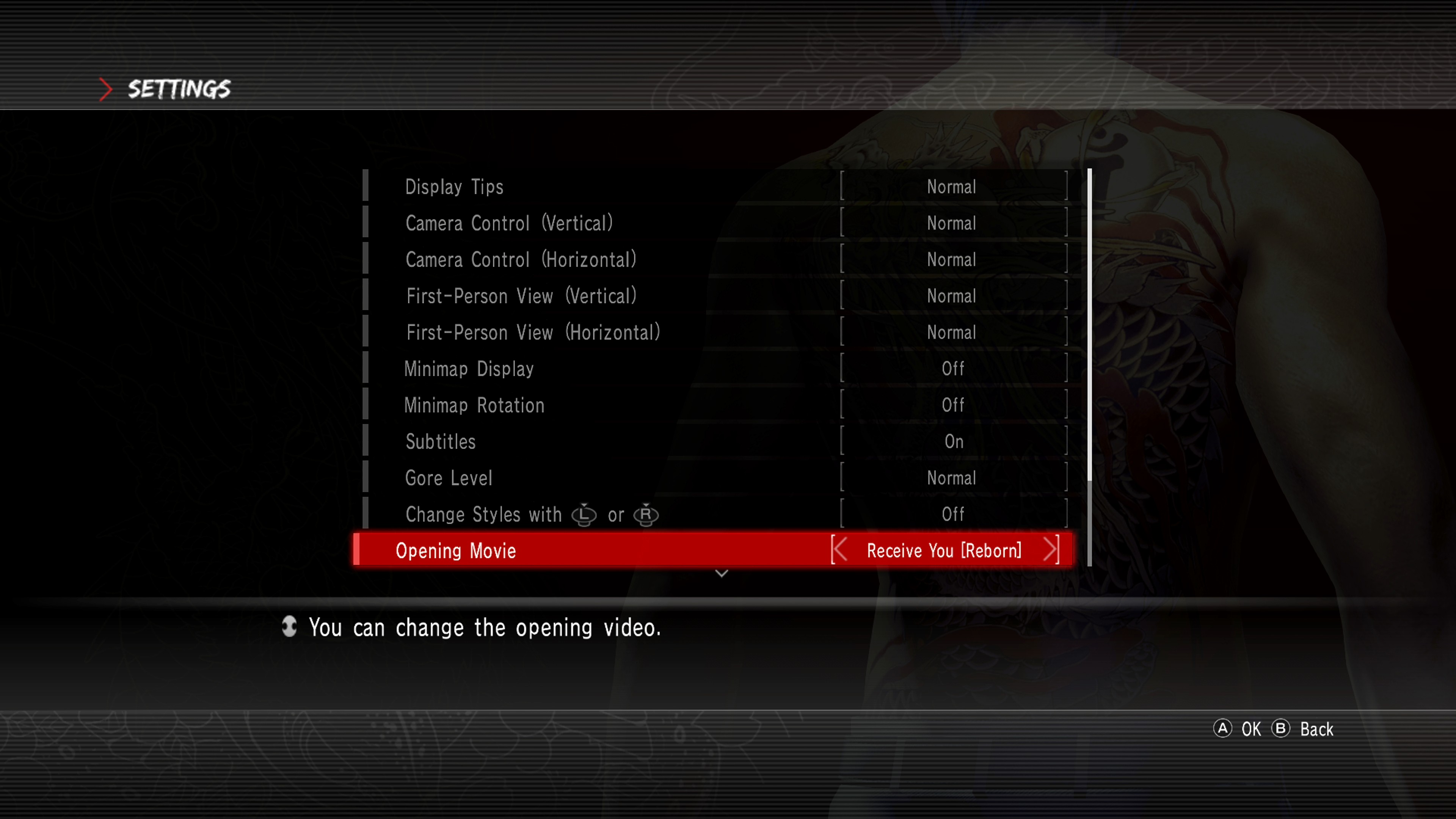1456x819 pixels.
Task: Choose the Camera Control (Vertical) option
Action: point(509,223)
